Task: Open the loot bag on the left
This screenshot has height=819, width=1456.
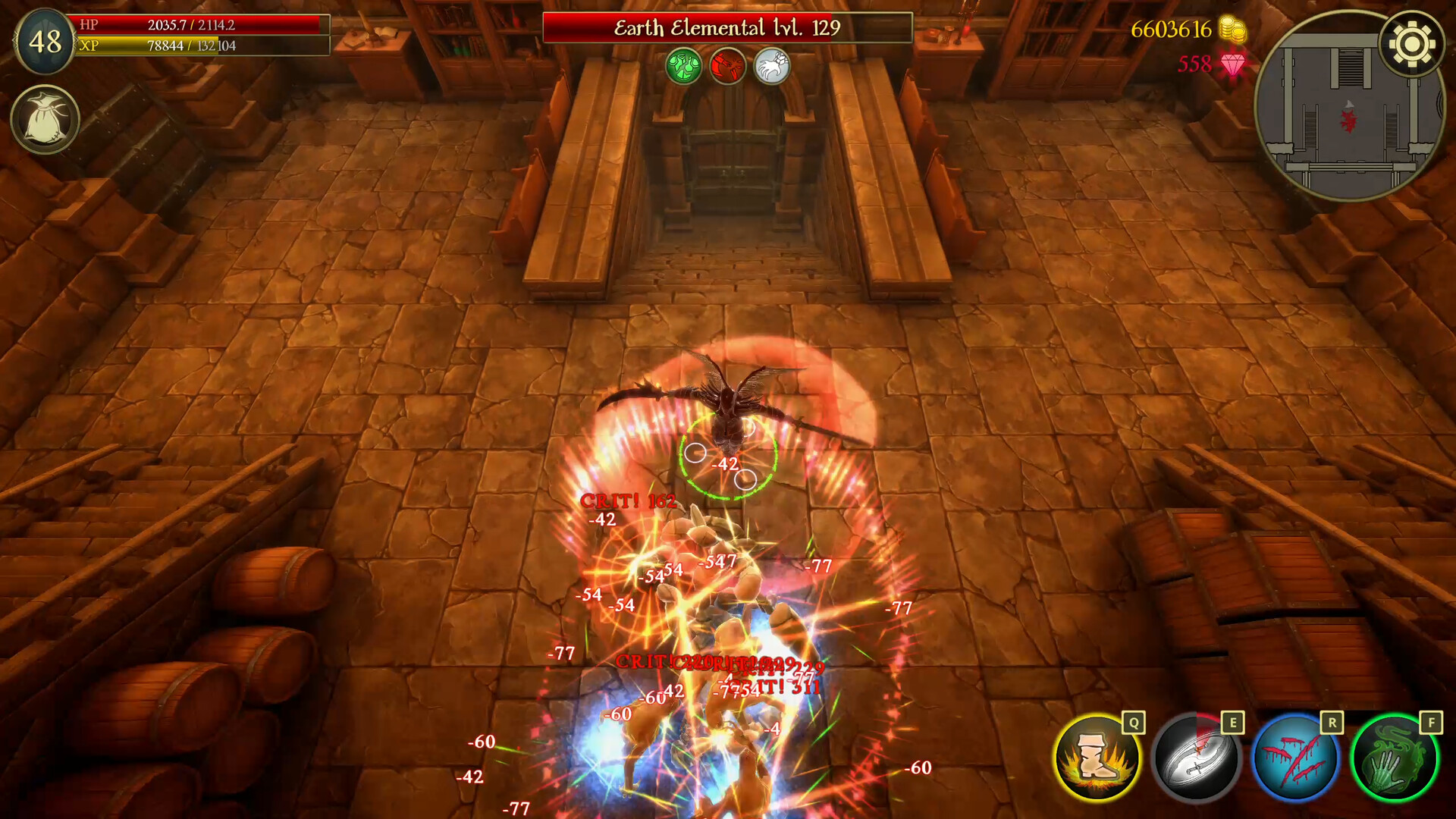Action: (x=44, y=118)
